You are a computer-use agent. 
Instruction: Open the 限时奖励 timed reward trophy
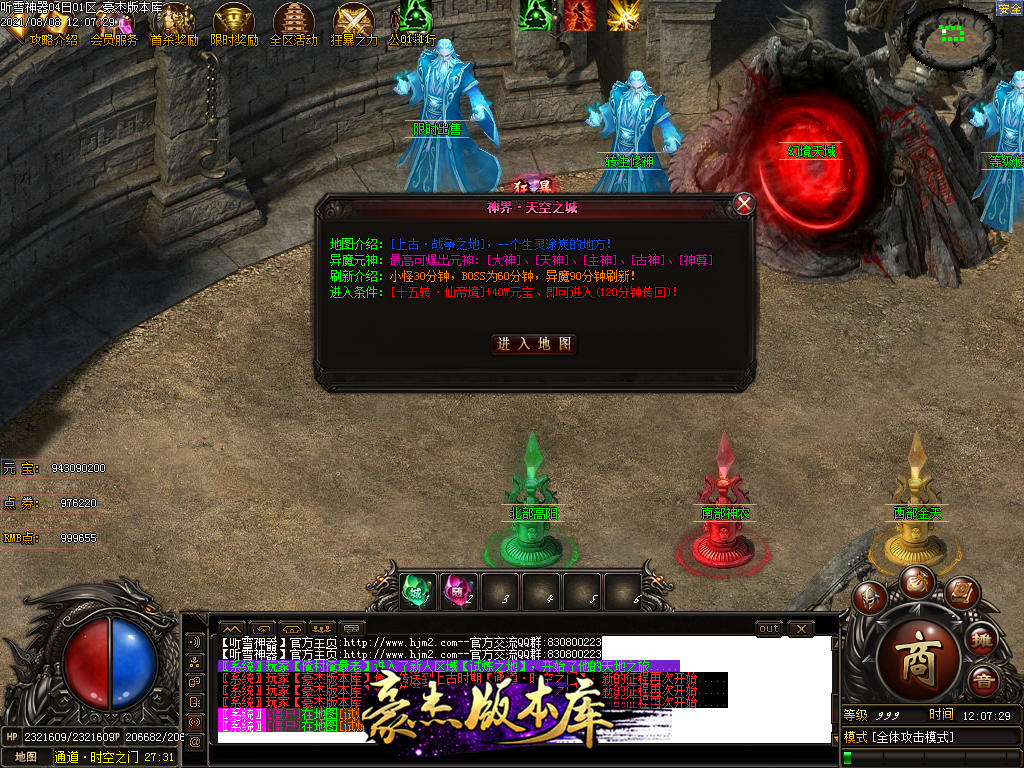coord(234,21)
